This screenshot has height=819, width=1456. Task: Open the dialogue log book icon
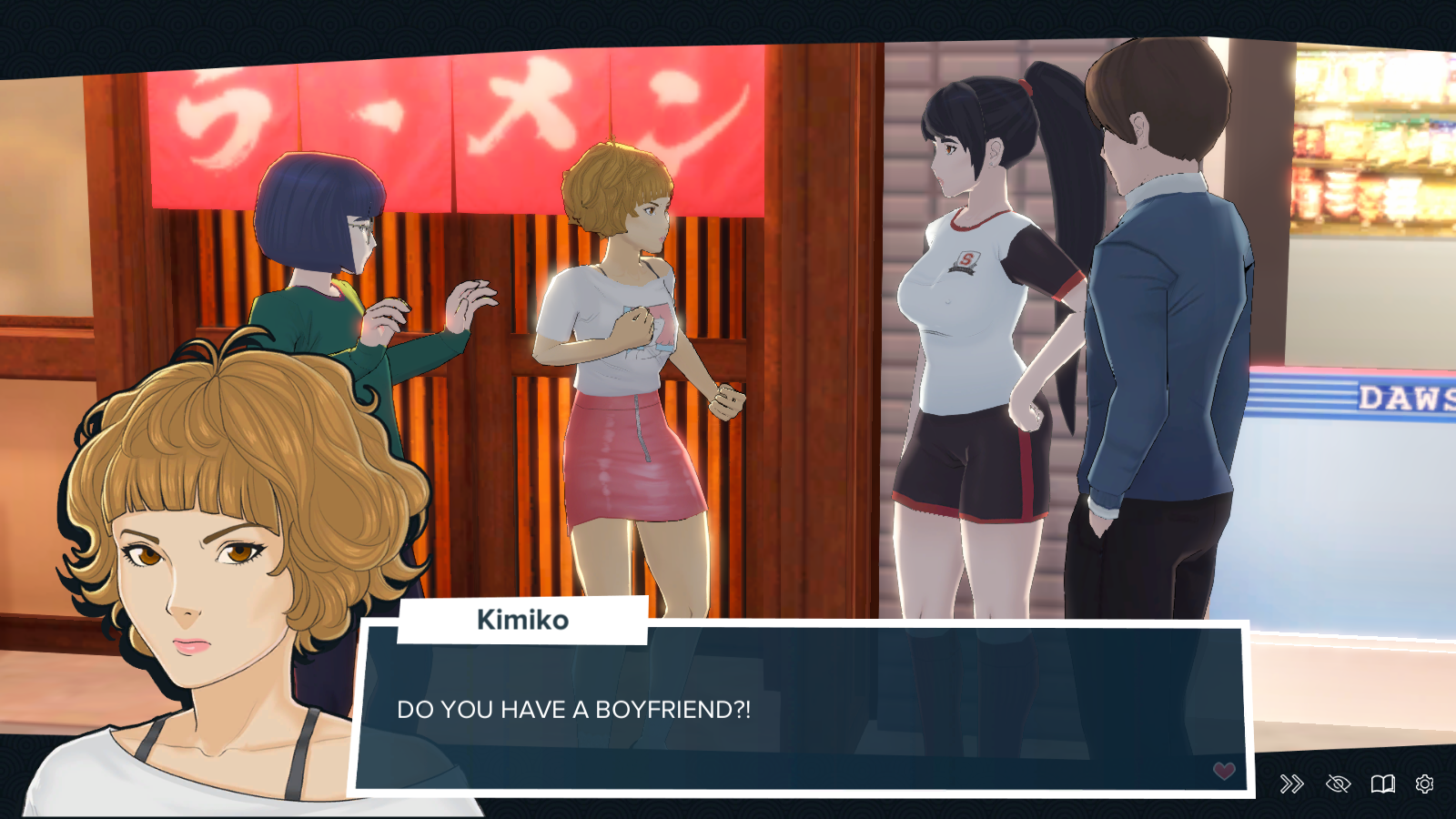pos(1382,784)
